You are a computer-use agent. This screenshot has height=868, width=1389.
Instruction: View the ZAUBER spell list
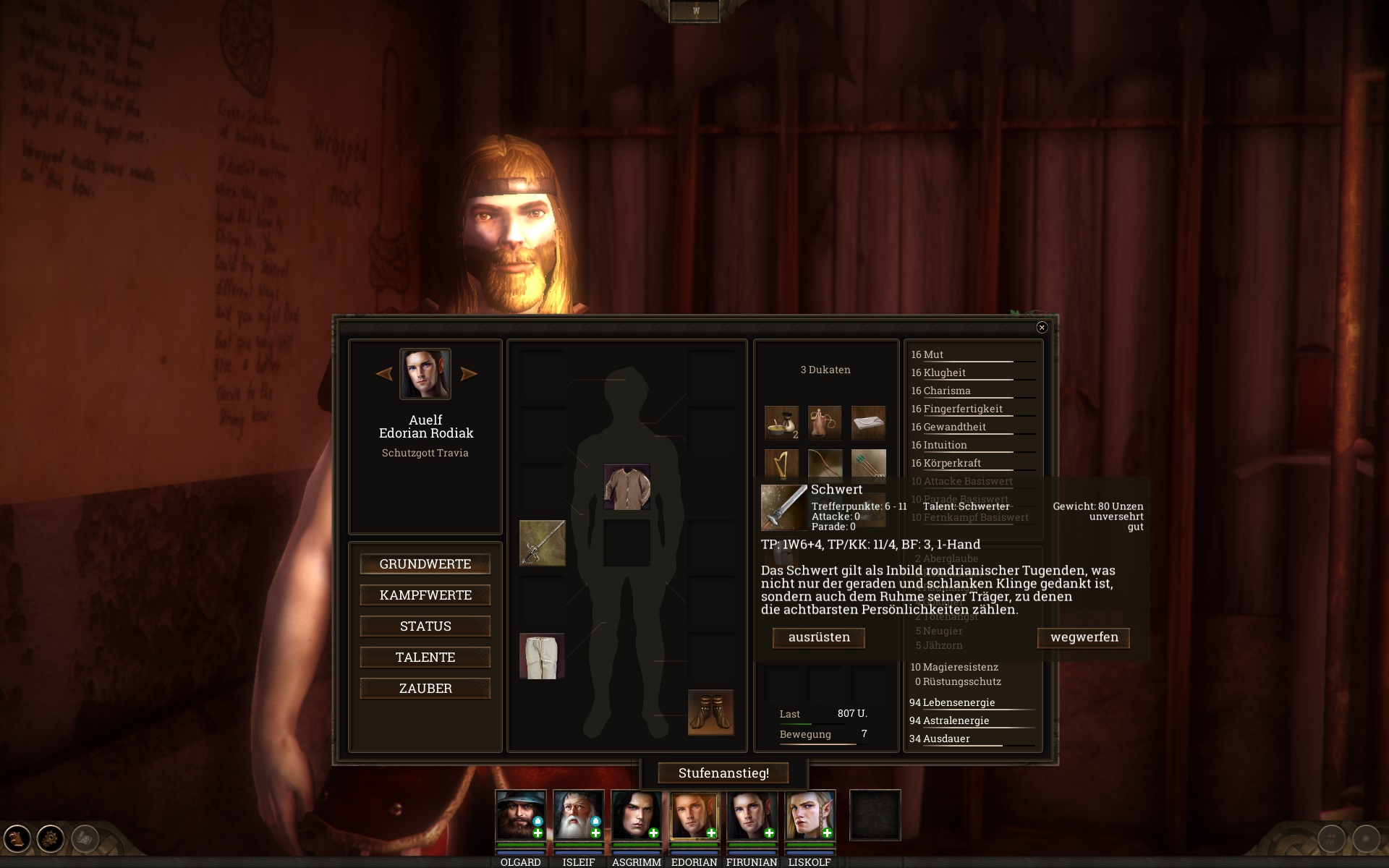coord(425,689)
